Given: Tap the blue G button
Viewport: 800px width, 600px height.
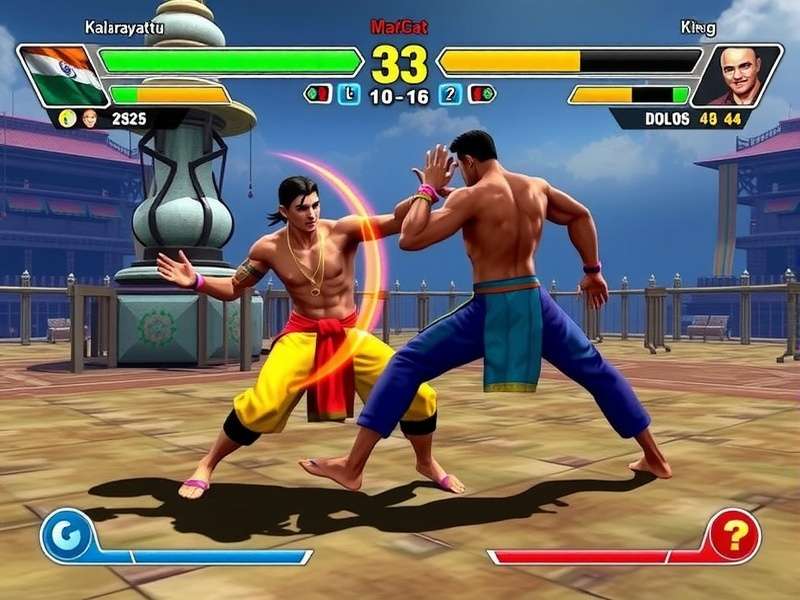Looking at the screenshot, I should pyautogui.click(x=67, y=535).
